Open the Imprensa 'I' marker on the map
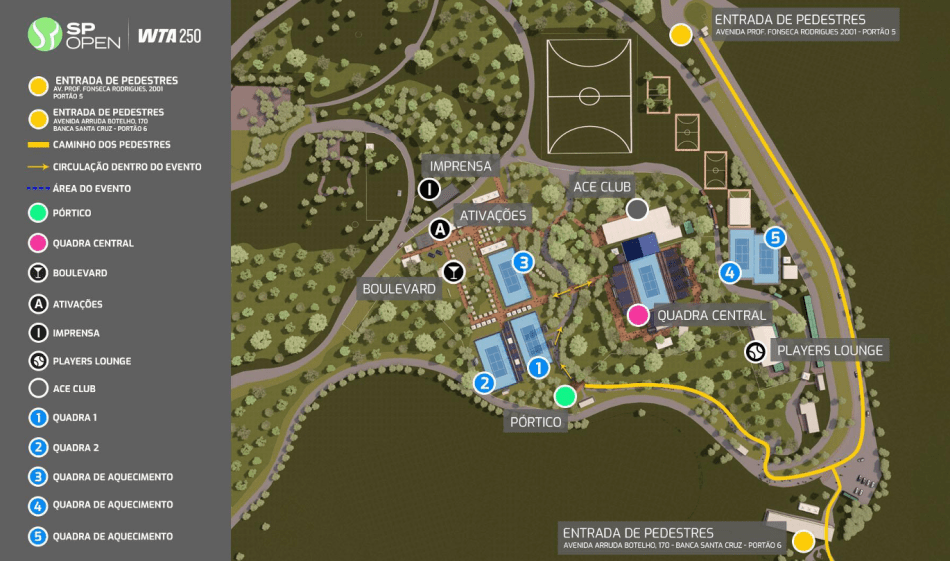 tap(429, 189)
